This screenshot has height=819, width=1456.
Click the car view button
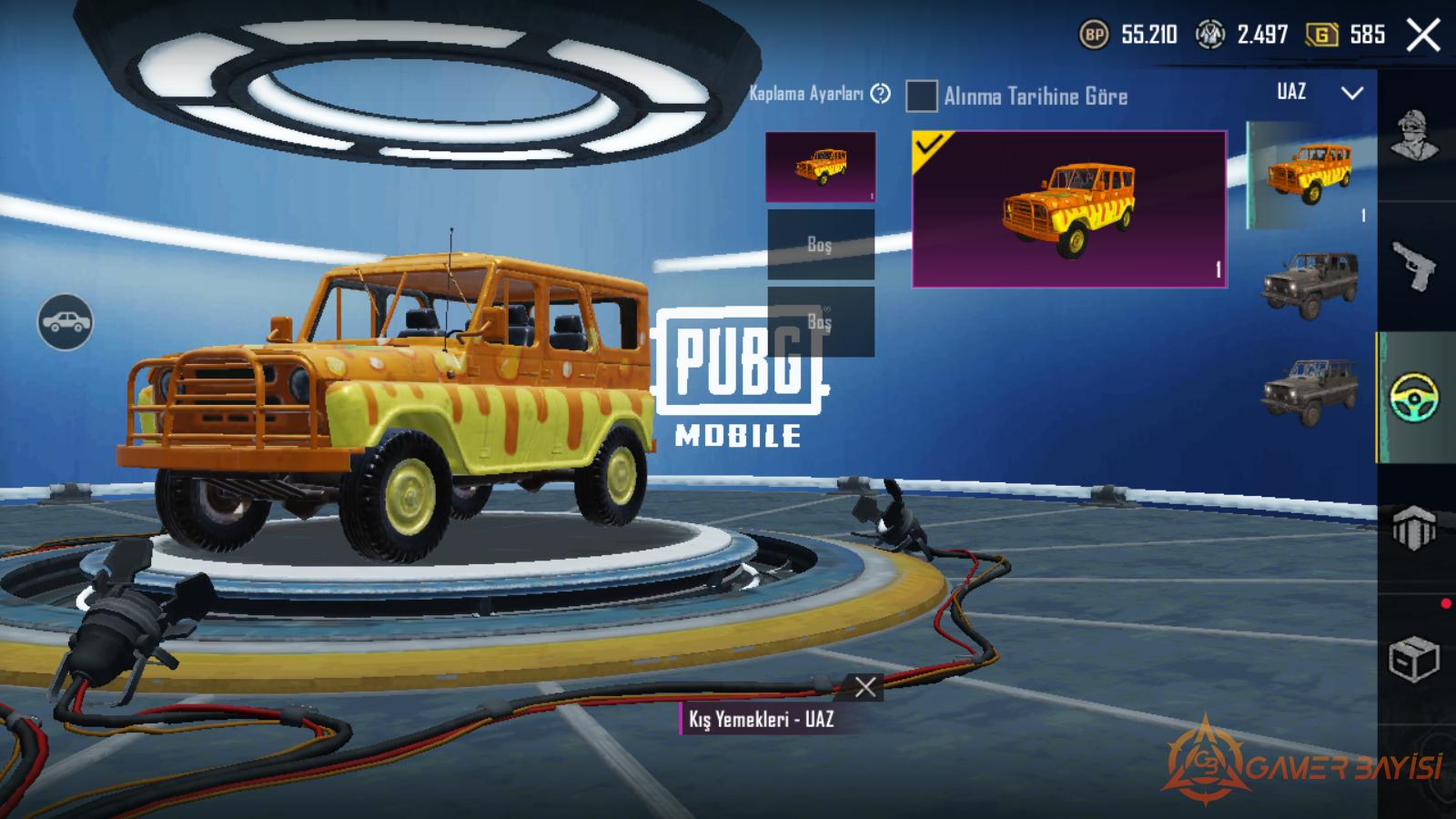point(65,322)
